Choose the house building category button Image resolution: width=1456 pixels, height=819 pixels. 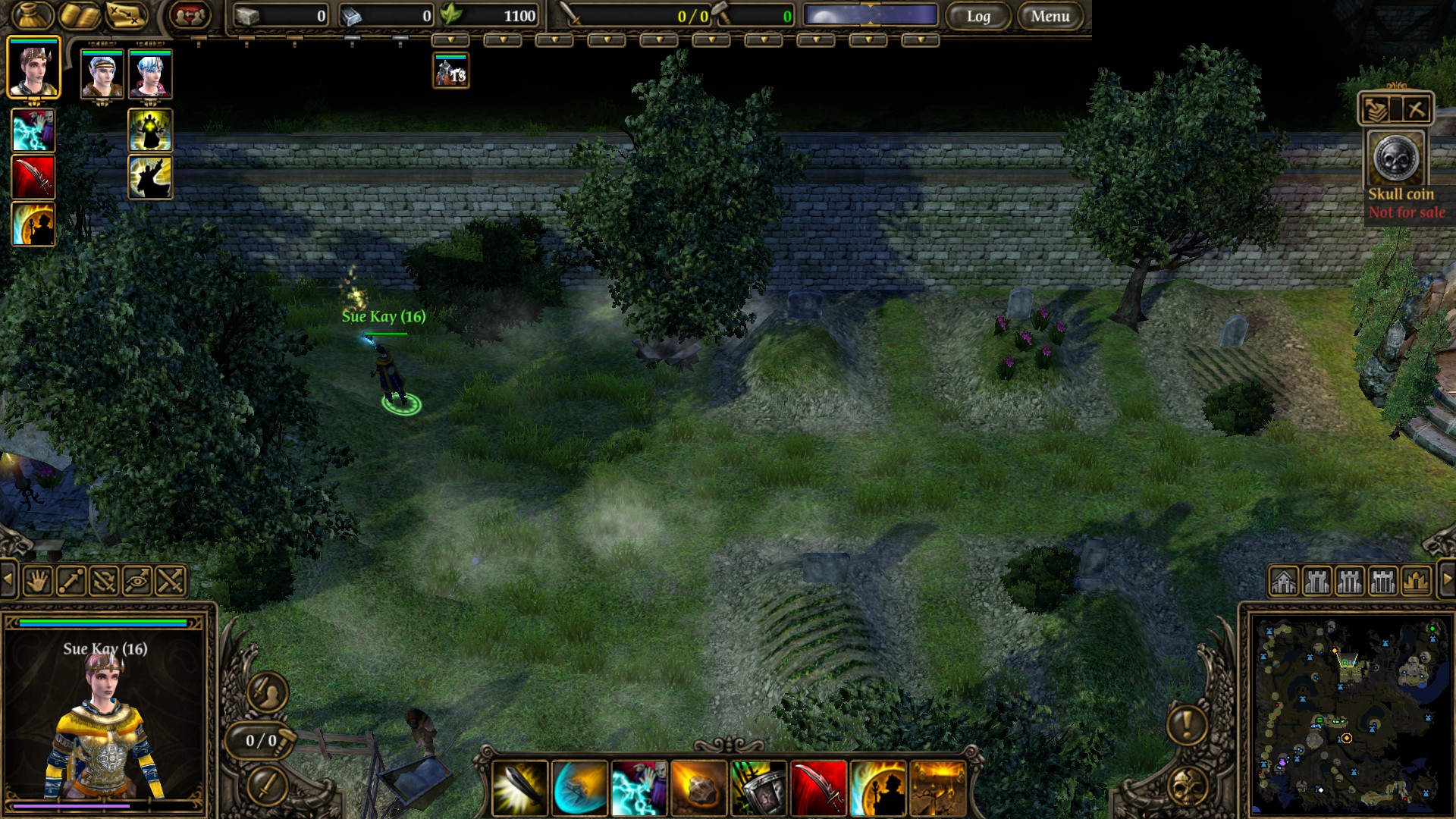pyautogui.click(x=1283, y=582)
